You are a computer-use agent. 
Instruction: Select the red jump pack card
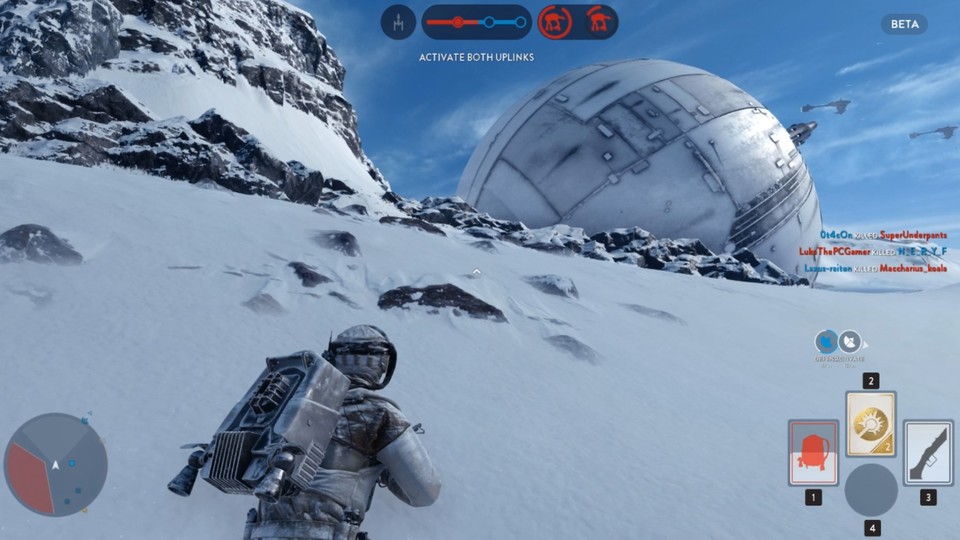click(812, 452)
